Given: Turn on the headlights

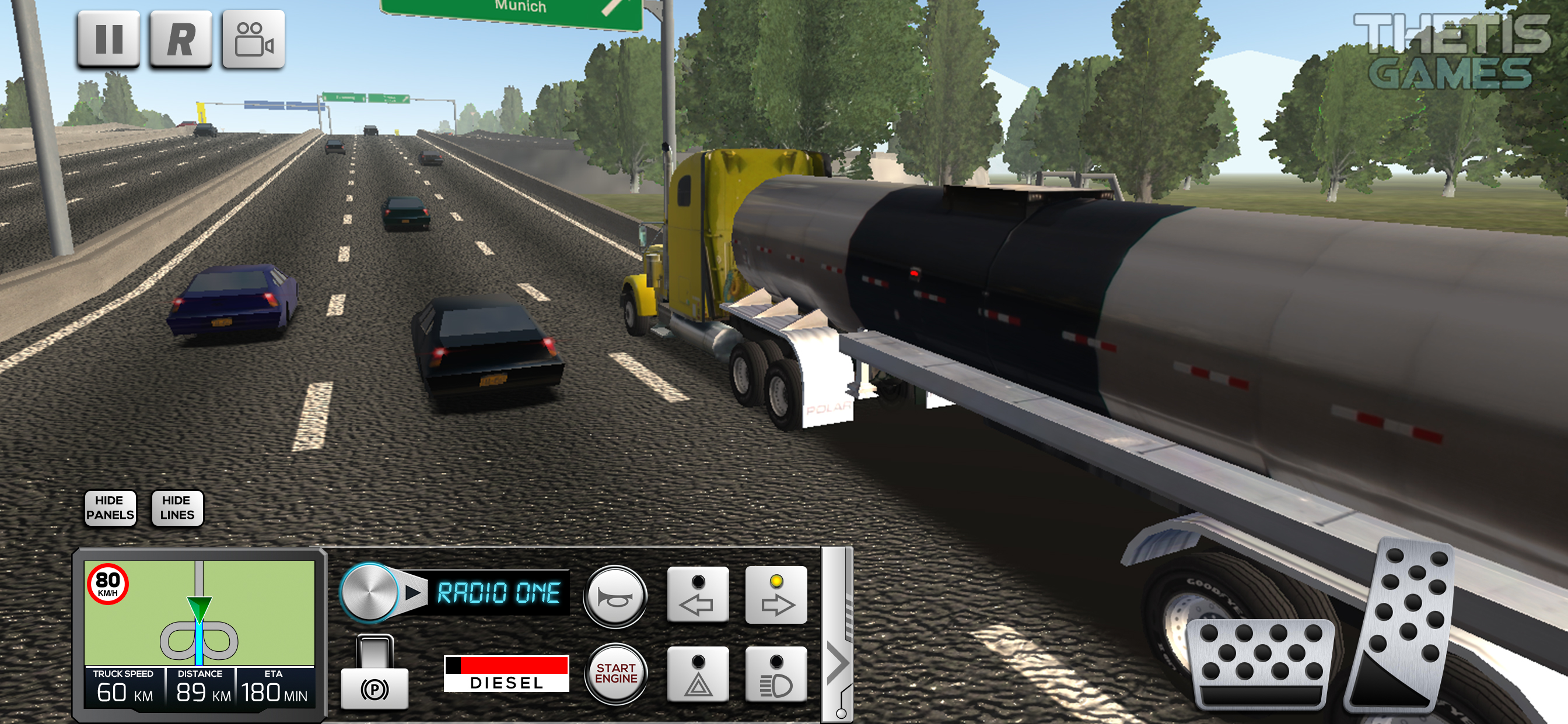Looking at the screenshot, I should pos(776,674).
